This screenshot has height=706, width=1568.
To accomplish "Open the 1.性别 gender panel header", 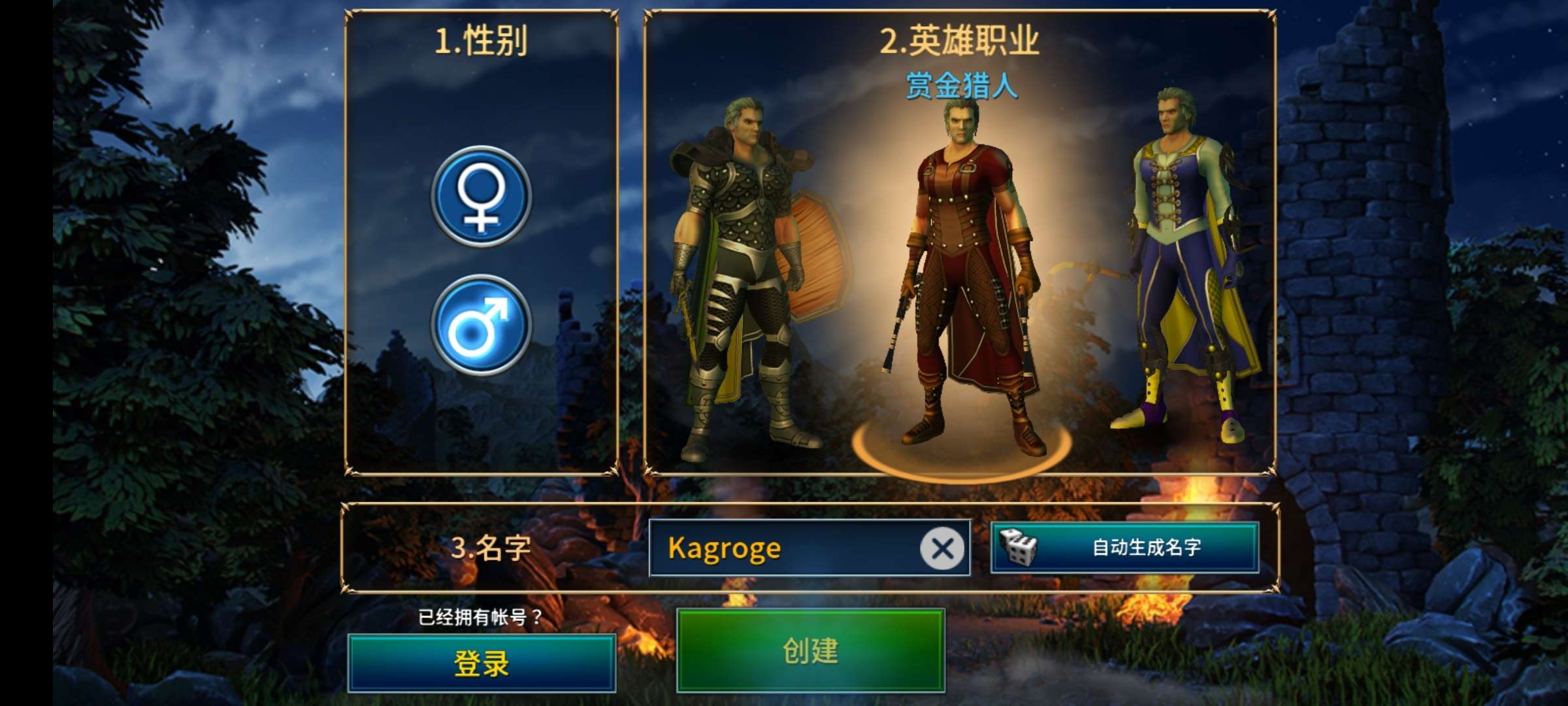I will click(x=481, y=41).
